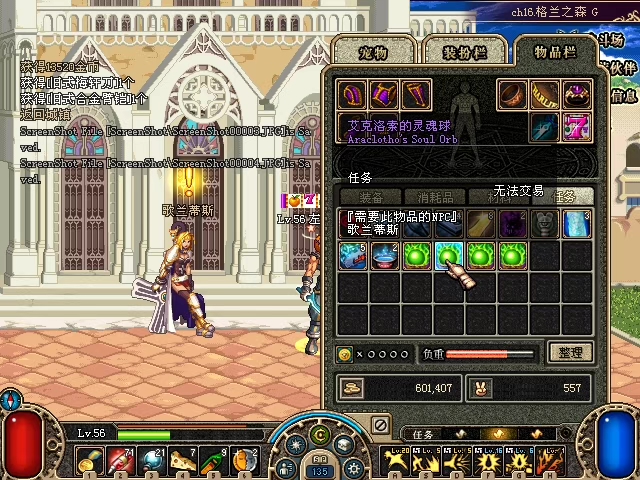Show the 装备 equipment category
Image resolution: width=640 pixels, height=480 pixels.
tap(371, 197)
